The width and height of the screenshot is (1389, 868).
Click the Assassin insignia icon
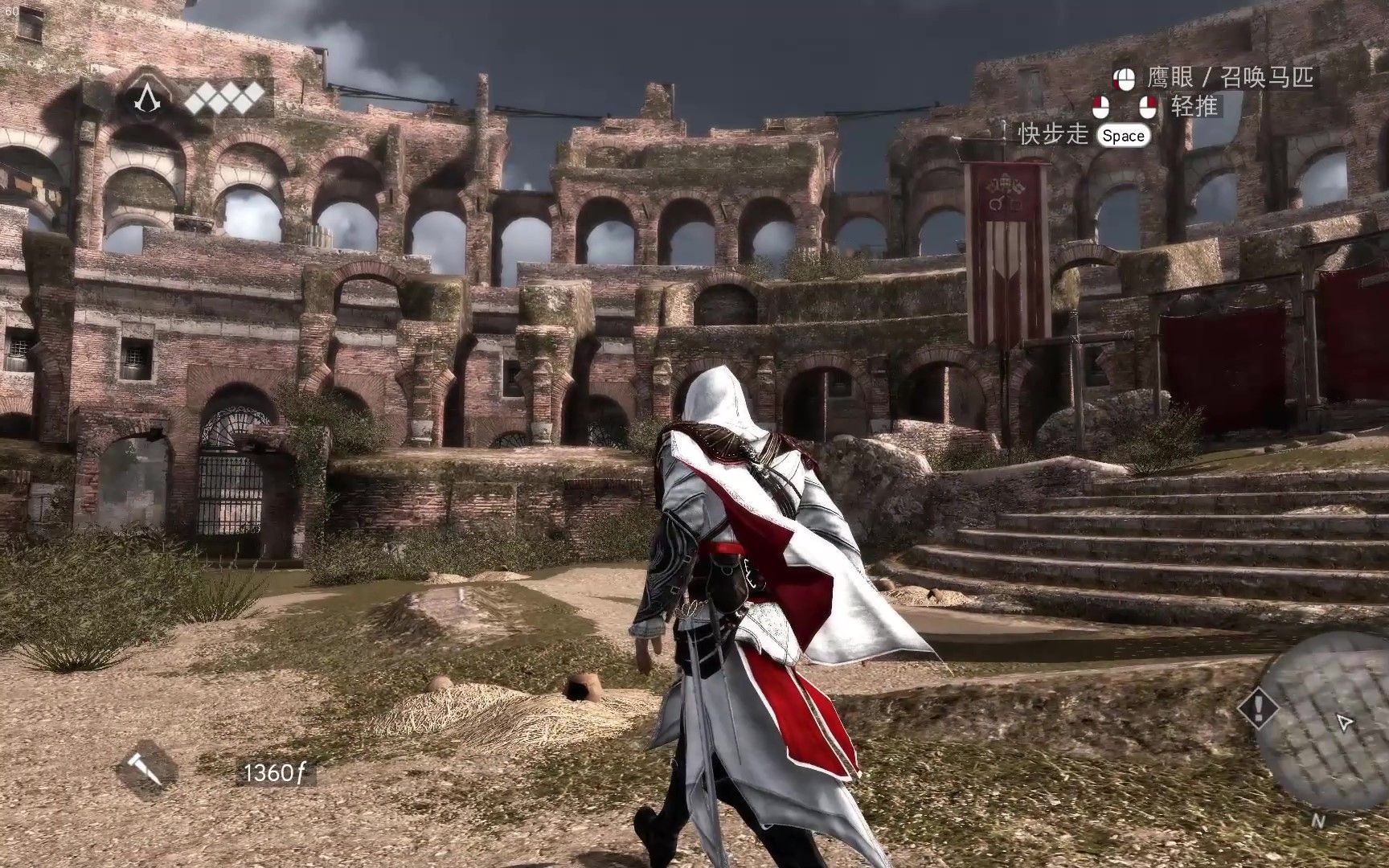point(147,100)
